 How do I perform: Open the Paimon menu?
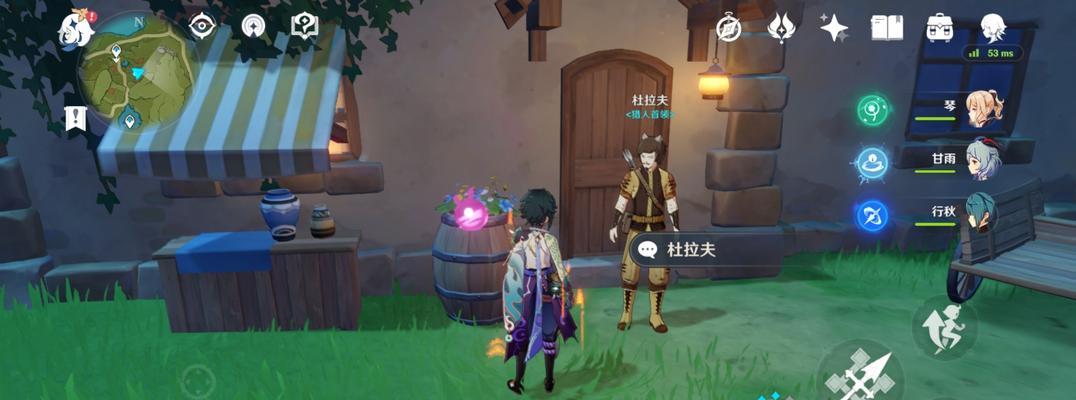coord(76,29)
